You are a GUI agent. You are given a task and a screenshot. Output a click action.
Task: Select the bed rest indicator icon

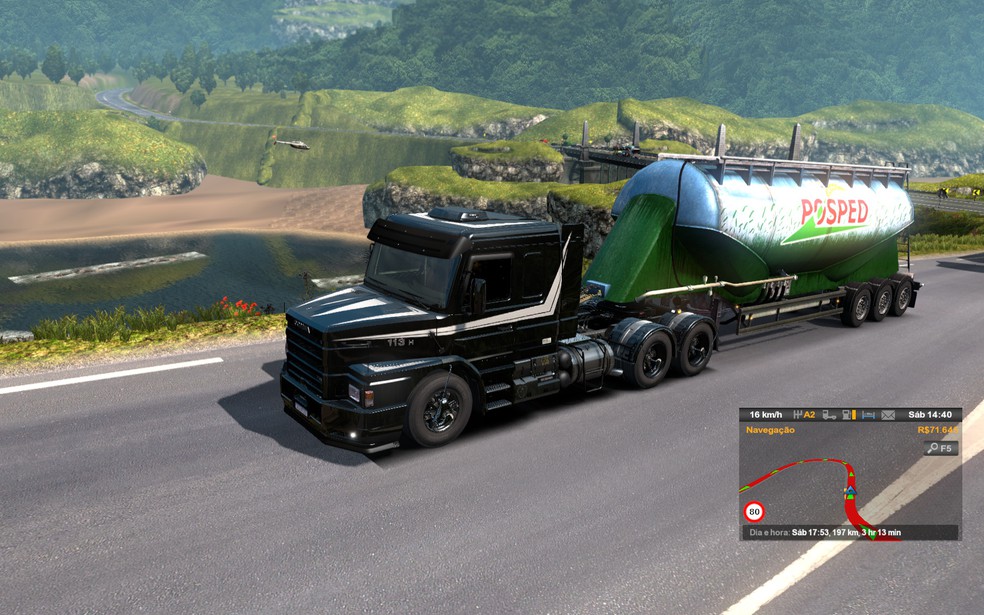click(868, 414)
